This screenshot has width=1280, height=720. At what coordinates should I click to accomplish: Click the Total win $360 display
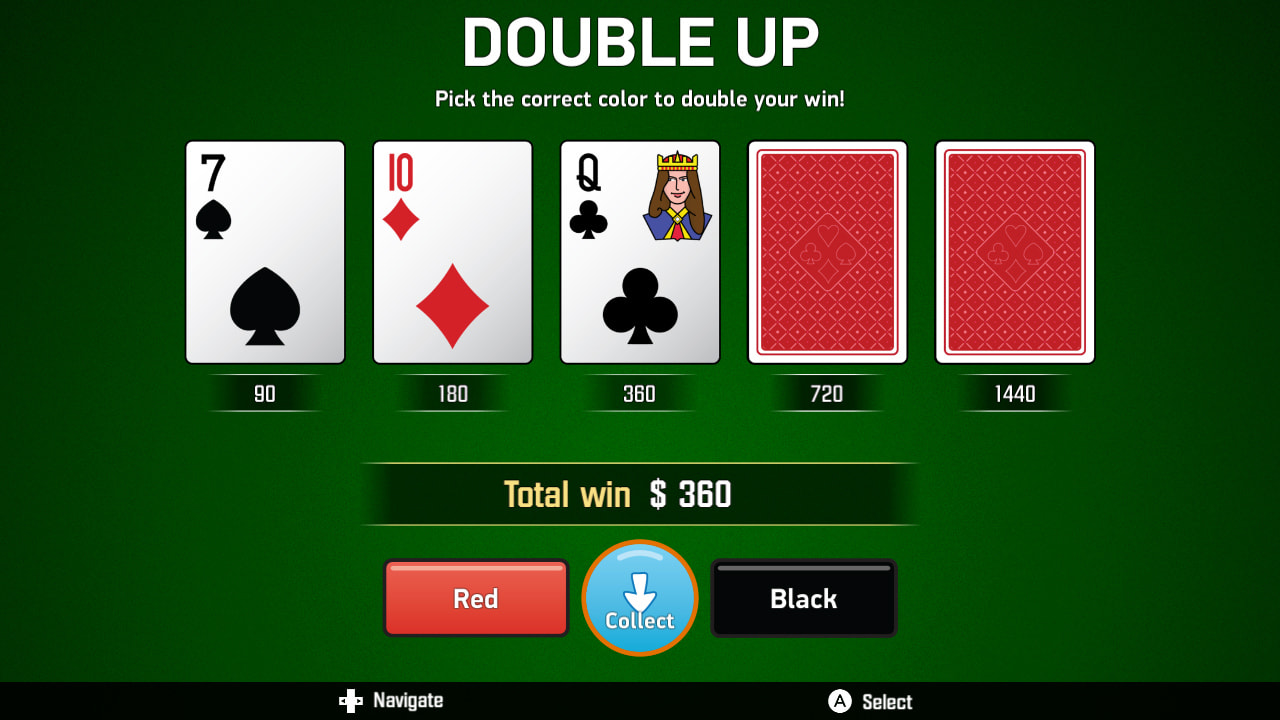(x=639, y=493)
